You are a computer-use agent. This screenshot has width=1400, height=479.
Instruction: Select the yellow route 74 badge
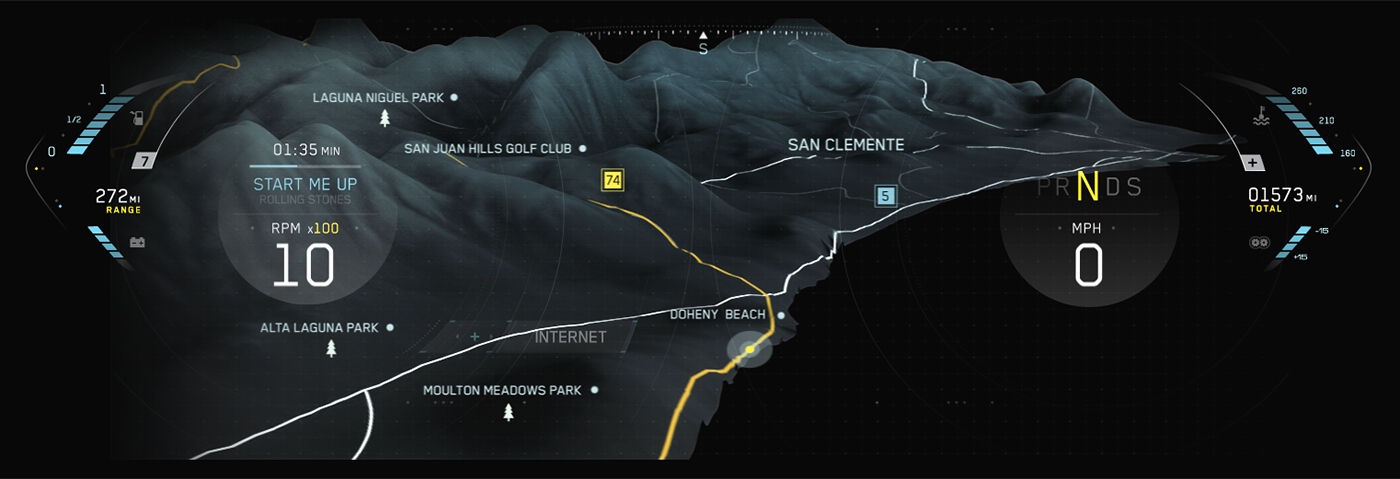612,180
